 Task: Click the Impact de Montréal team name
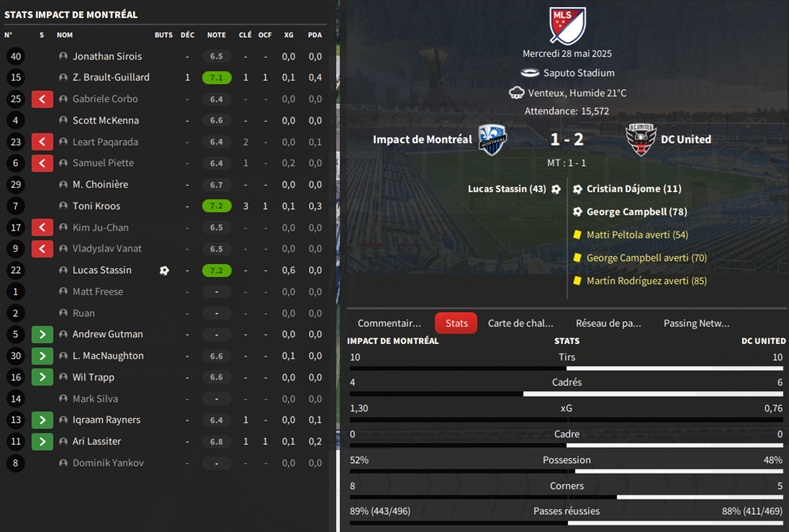pyautogui.click(x=422, y=140)
